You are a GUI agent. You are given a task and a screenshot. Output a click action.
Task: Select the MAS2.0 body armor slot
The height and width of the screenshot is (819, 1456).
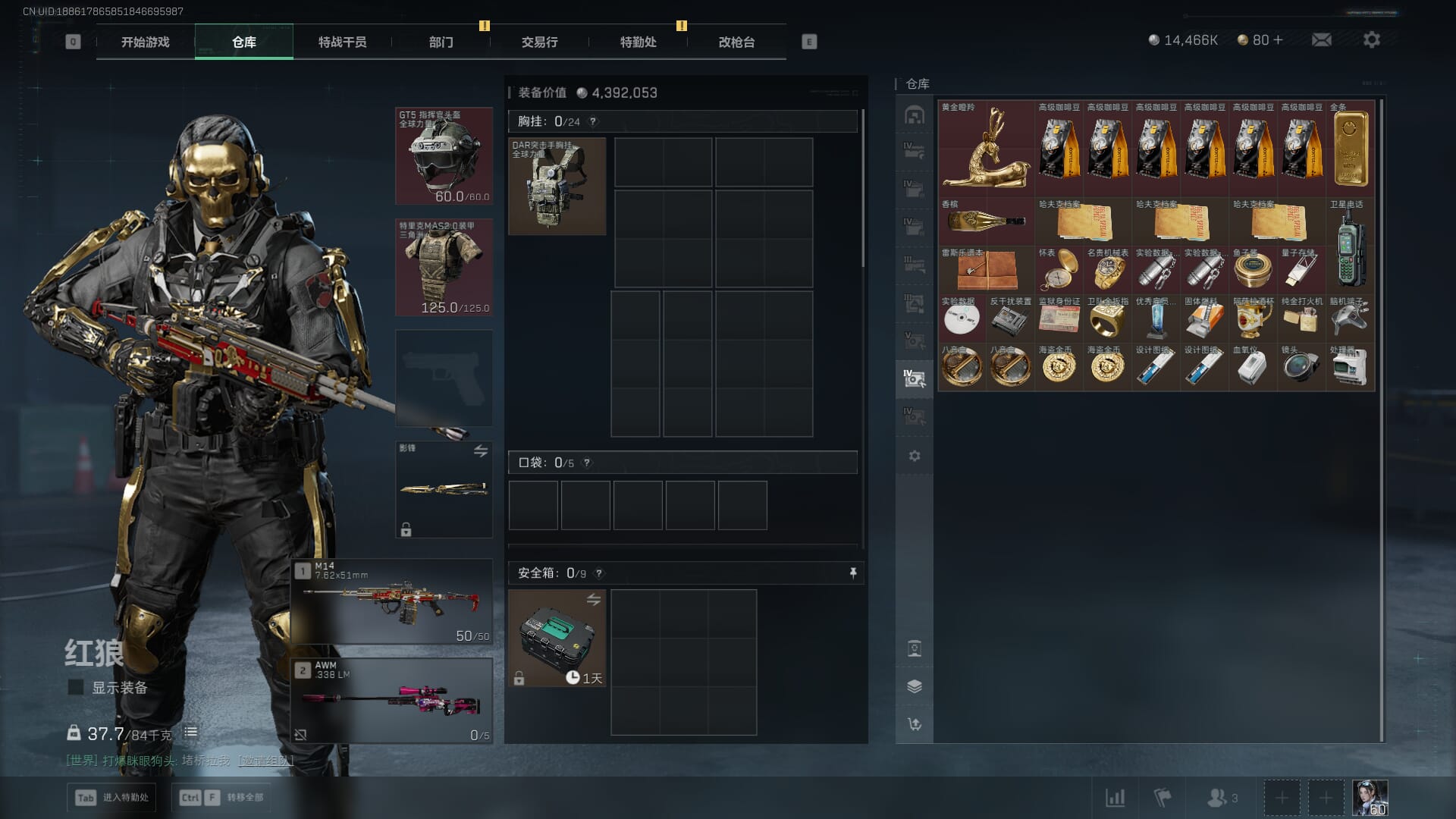point(444,267)
